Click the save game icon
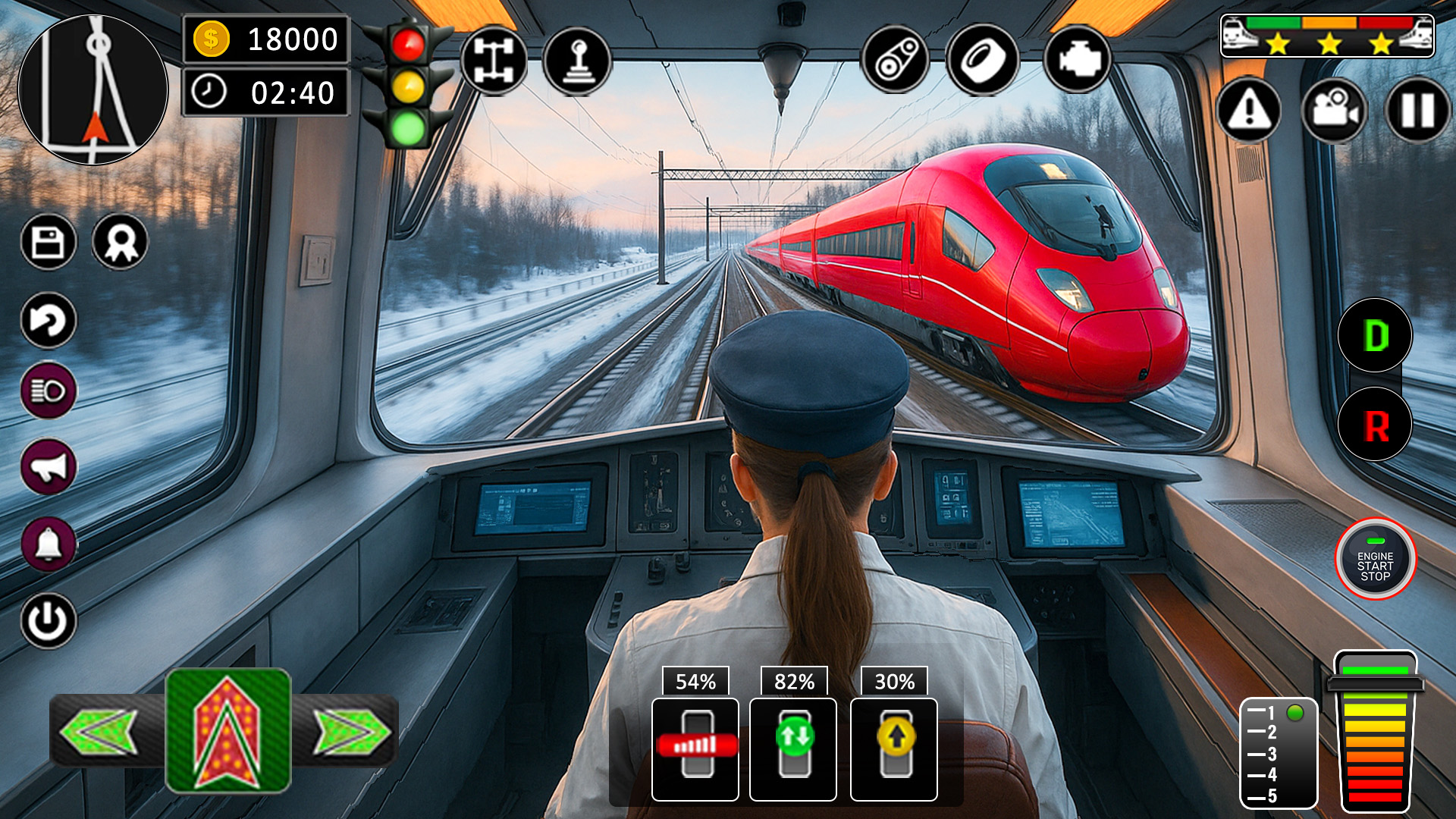 point(49,243)
